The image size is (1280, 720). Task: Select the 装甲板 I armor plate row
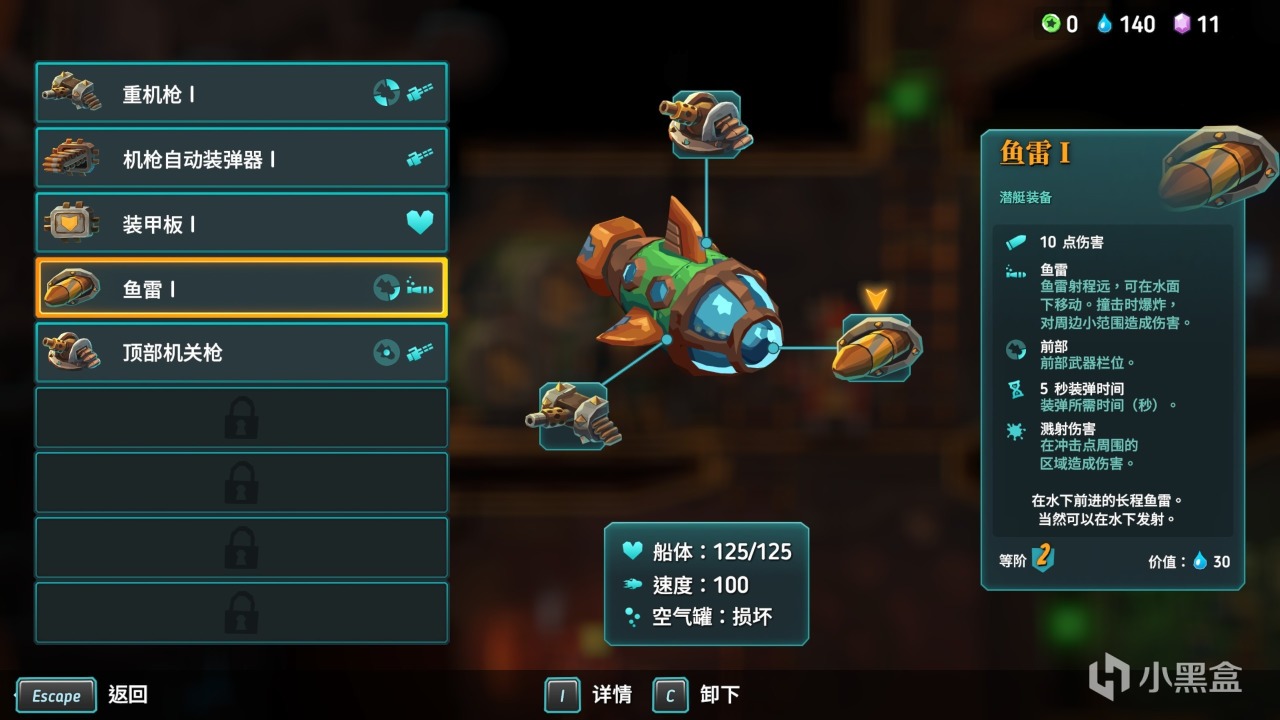(x=241, y=224)
